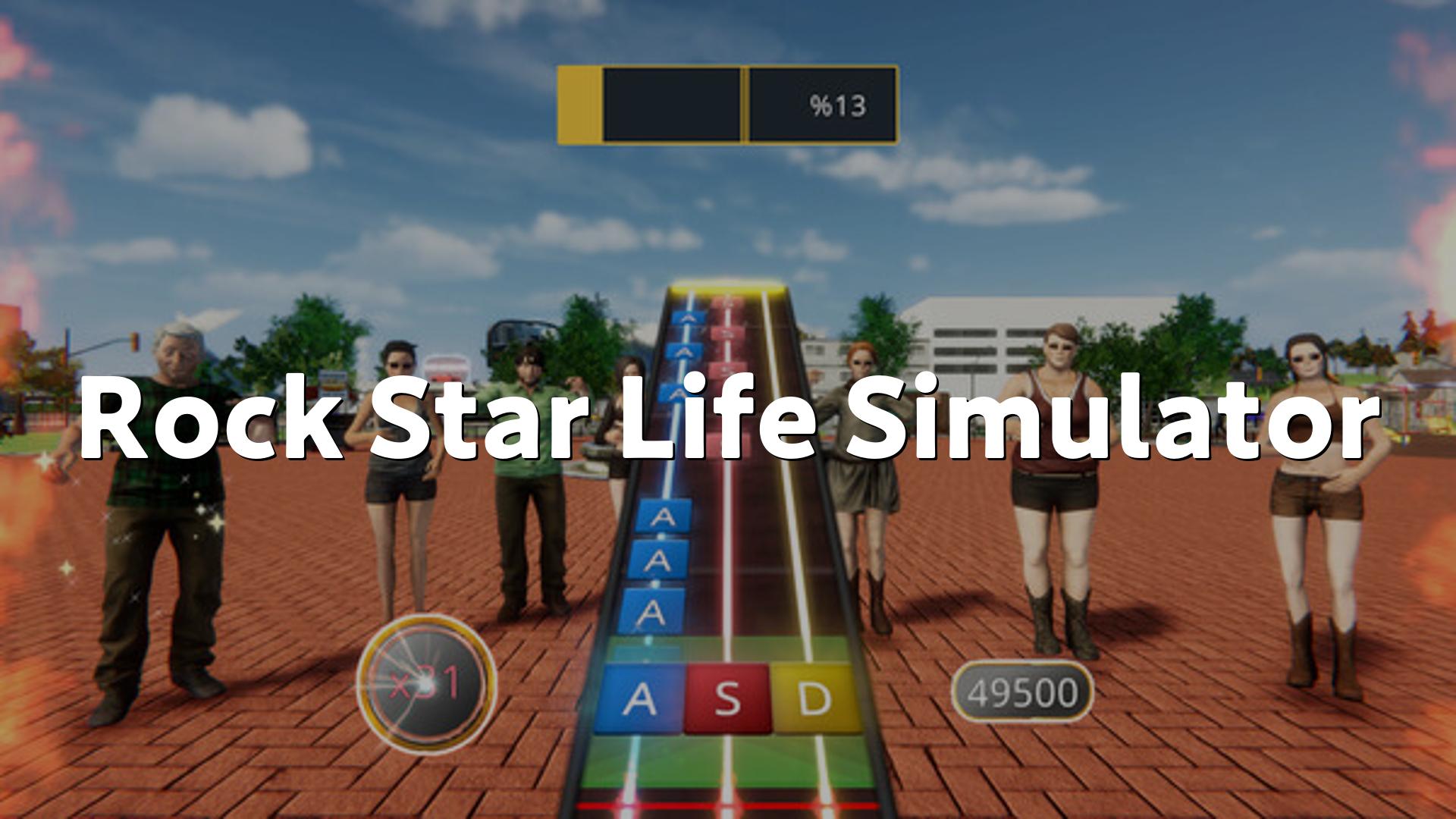Hit the yellow D fret pad
The height and width of the screenshot is (819, 1456).
814,699
